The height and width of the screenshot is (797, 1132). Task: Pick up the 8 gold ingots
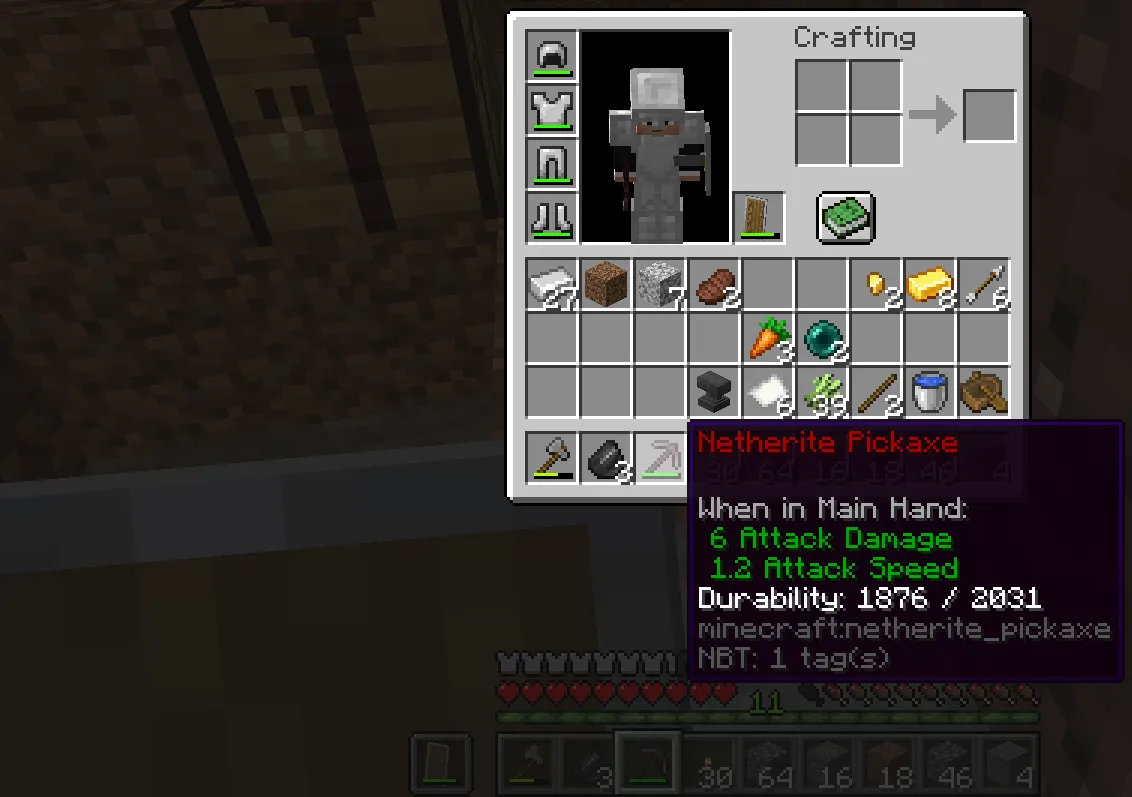tap(930, 285)
